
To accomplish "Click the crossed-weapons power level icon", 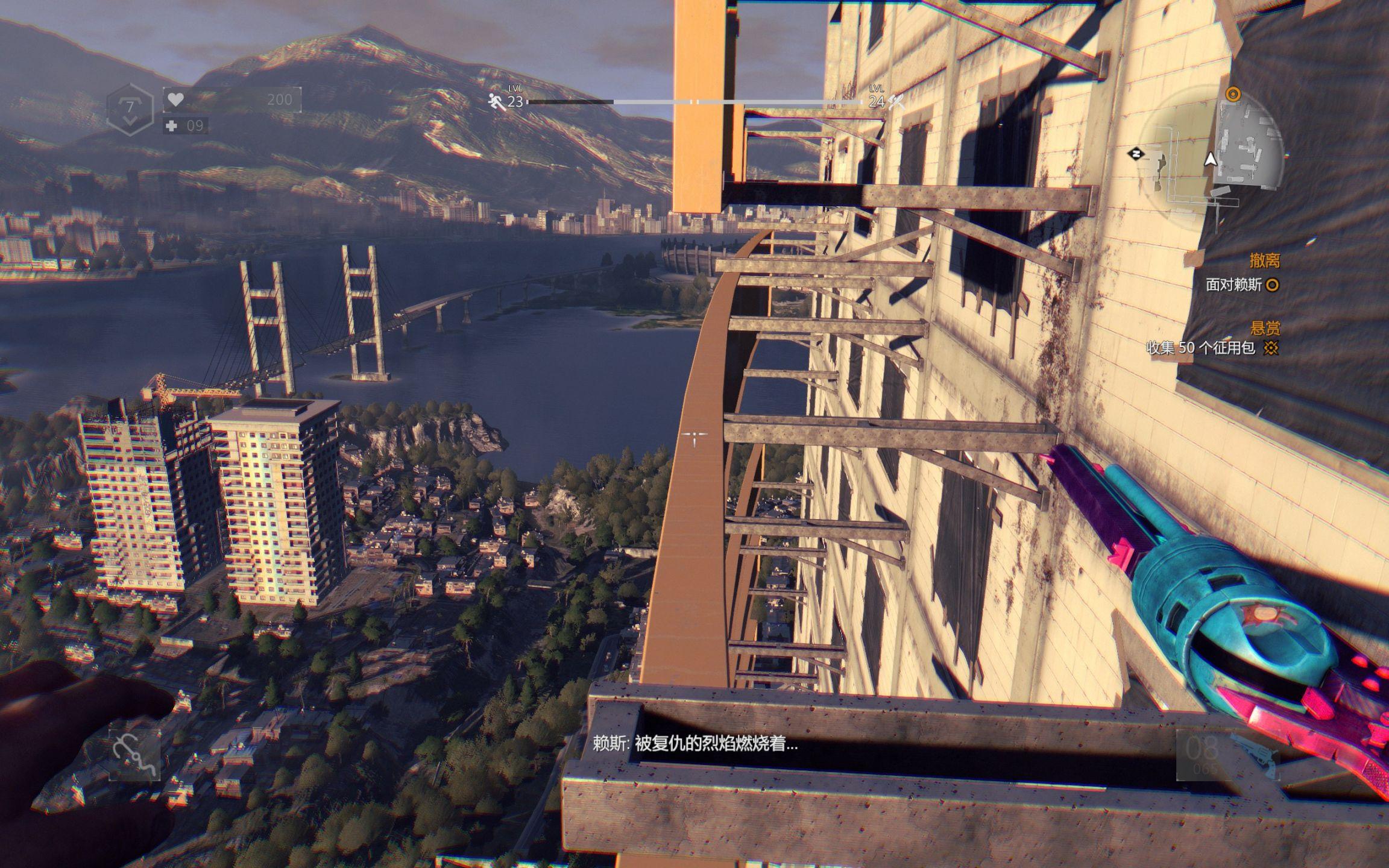I will [896, 102].
